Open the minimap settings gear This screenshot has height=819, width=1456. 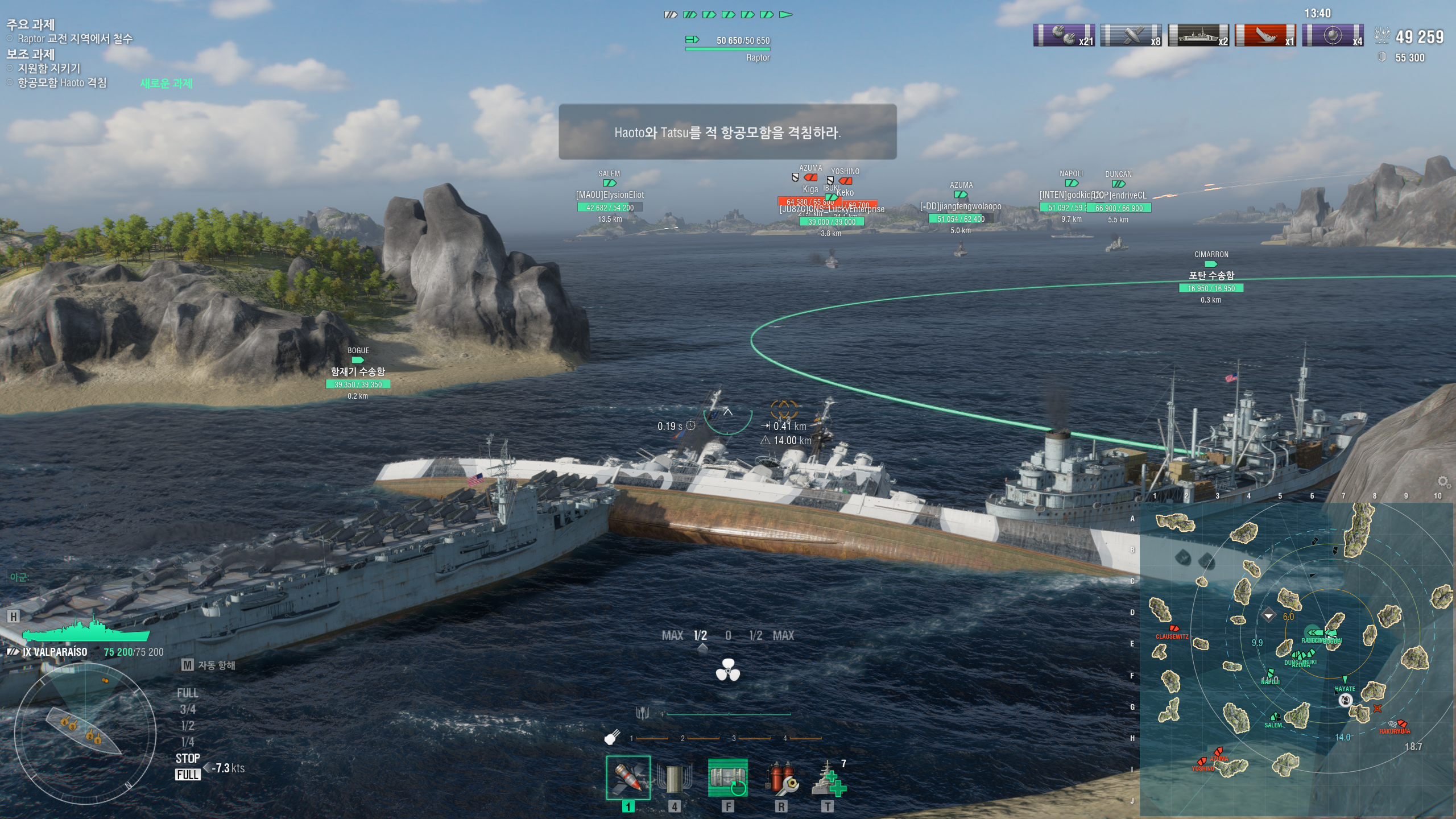[x=1443, y=482]
